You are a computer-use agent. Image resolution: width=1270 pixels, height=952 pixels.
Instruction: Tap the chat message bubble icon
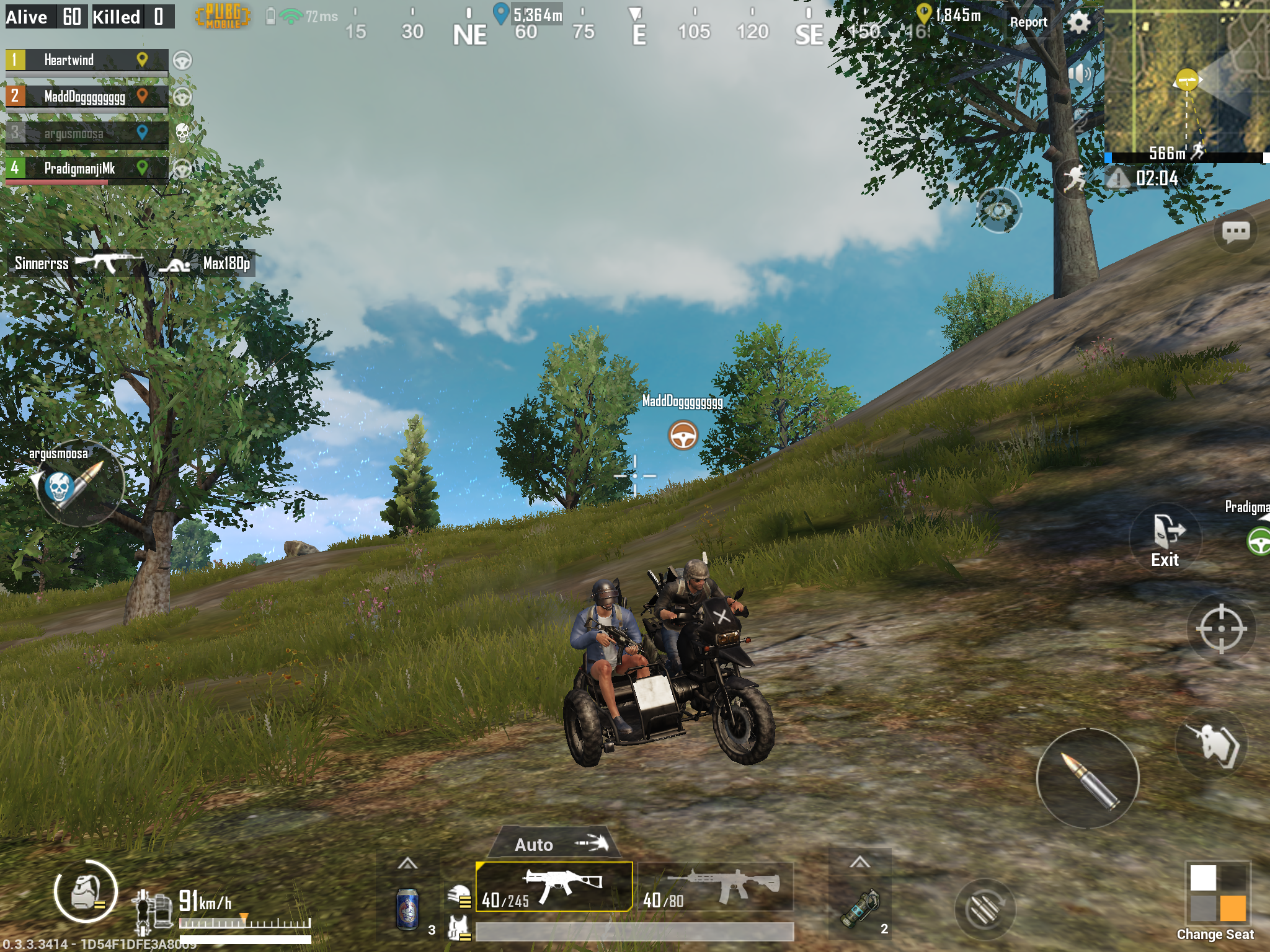1237,232
